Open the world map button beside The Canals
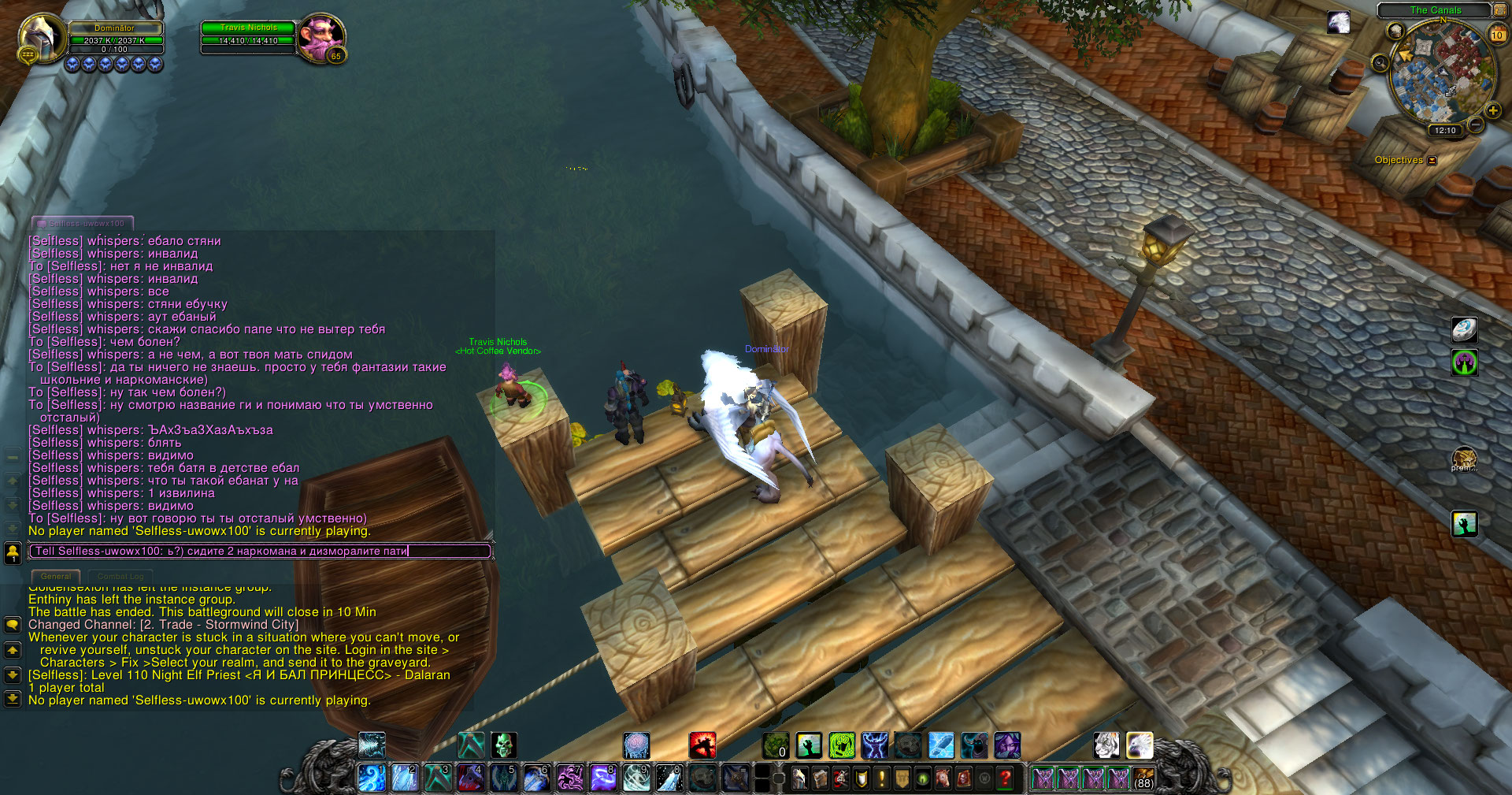1512x795 pixels. (1499, 10)
